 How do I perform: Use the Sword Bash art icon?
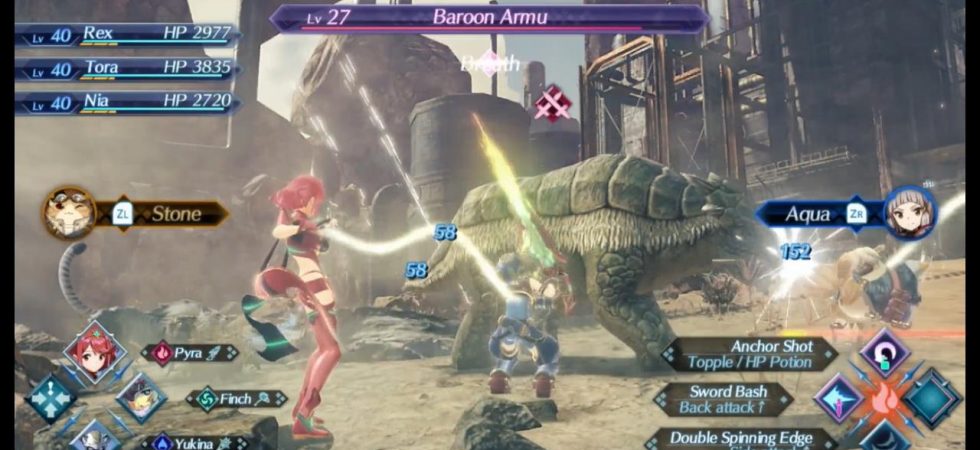point(838,397)
